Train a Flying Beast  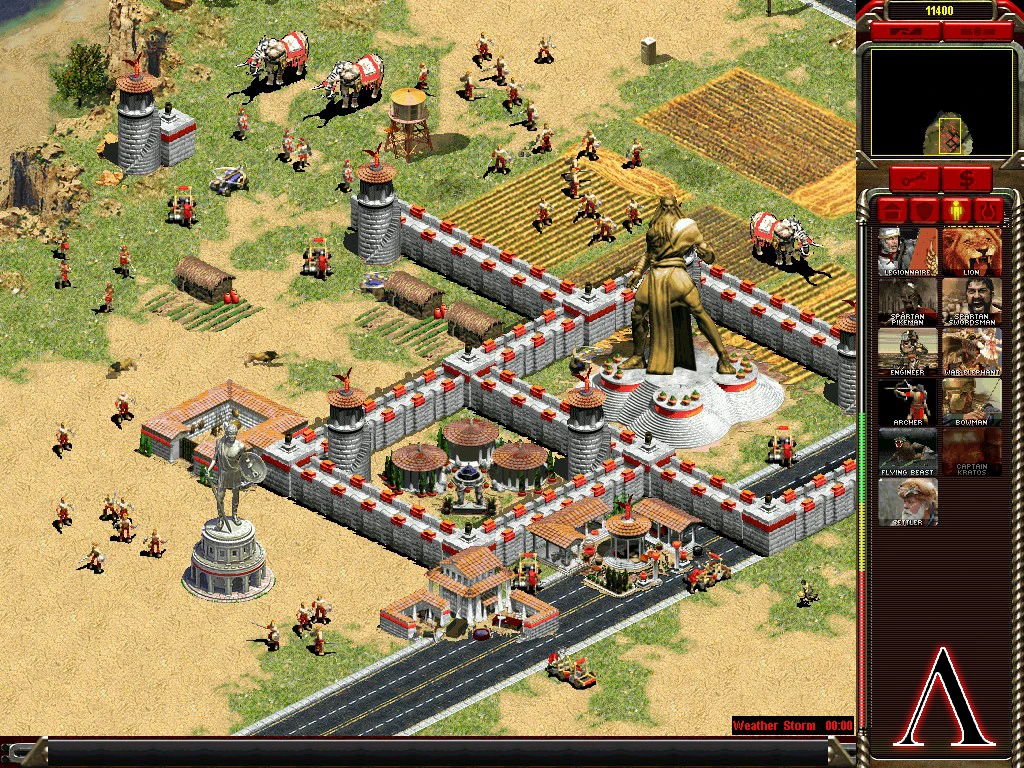pyautogui.click(x=908, y=451)
